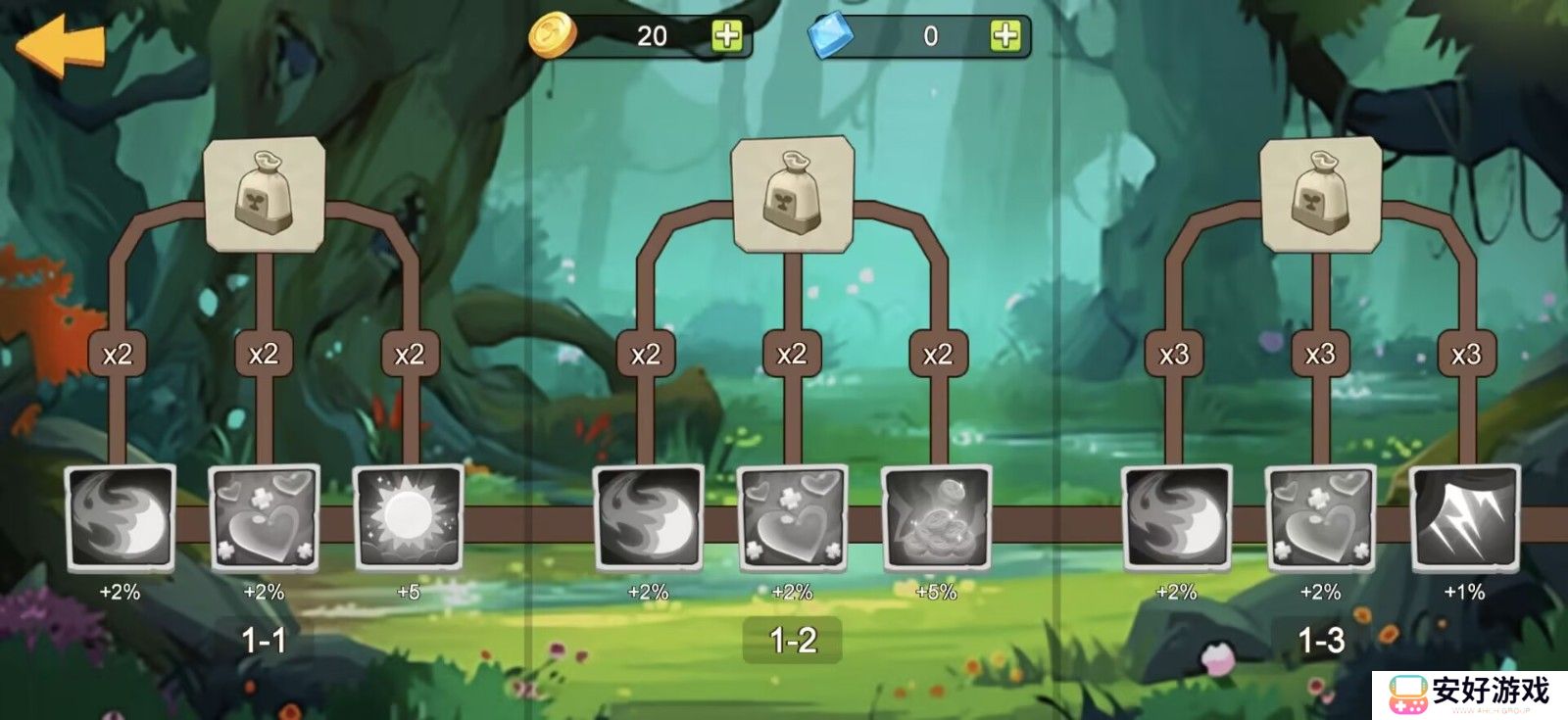Choose the lightning slash +1% upgrade
The width and height of the screenshot is (1568, 720).
[x=1464, y=517]
